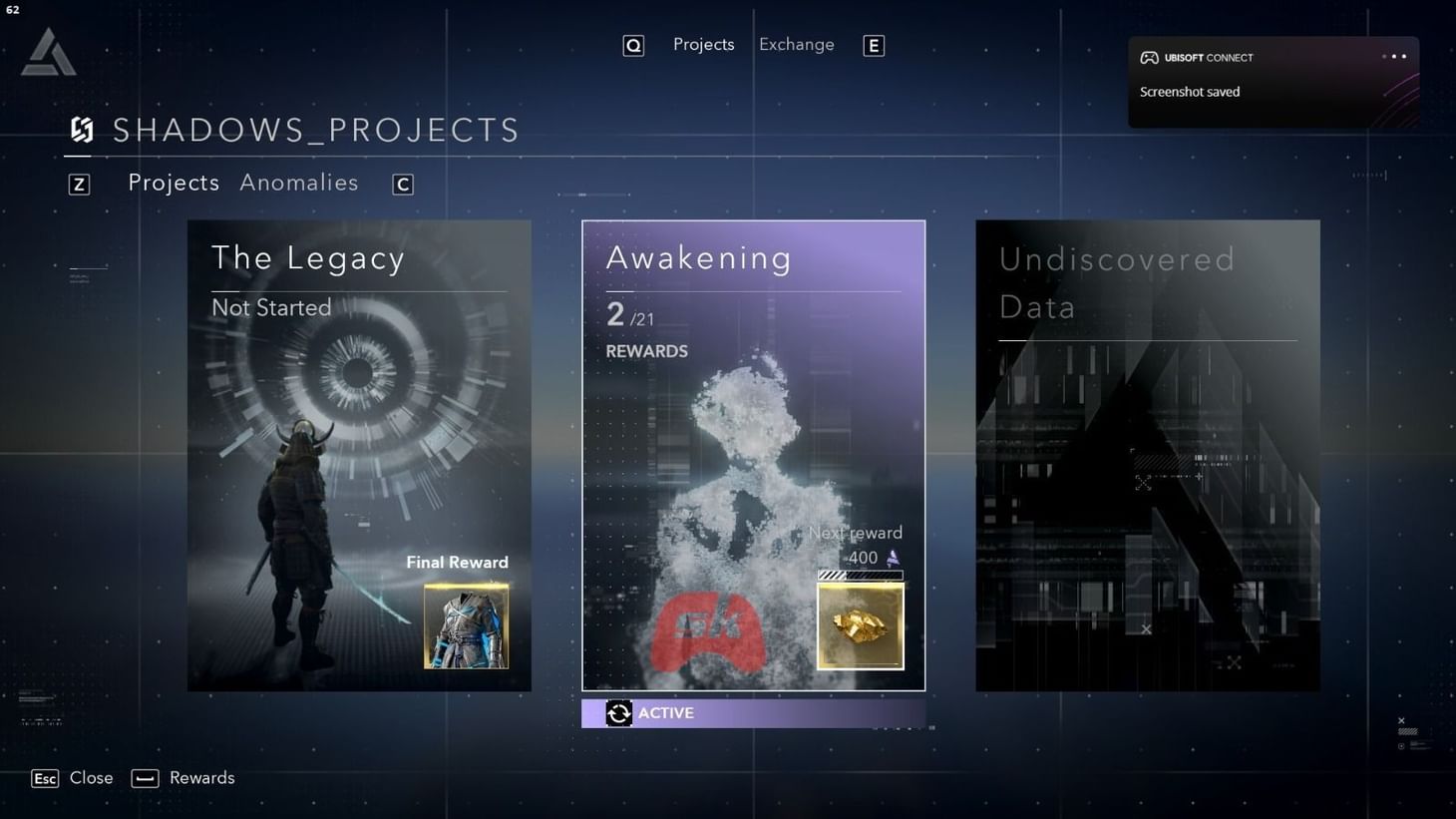1456x819 pixels.
Task: Click the E navigation key icon
Action: coord(874,45)
